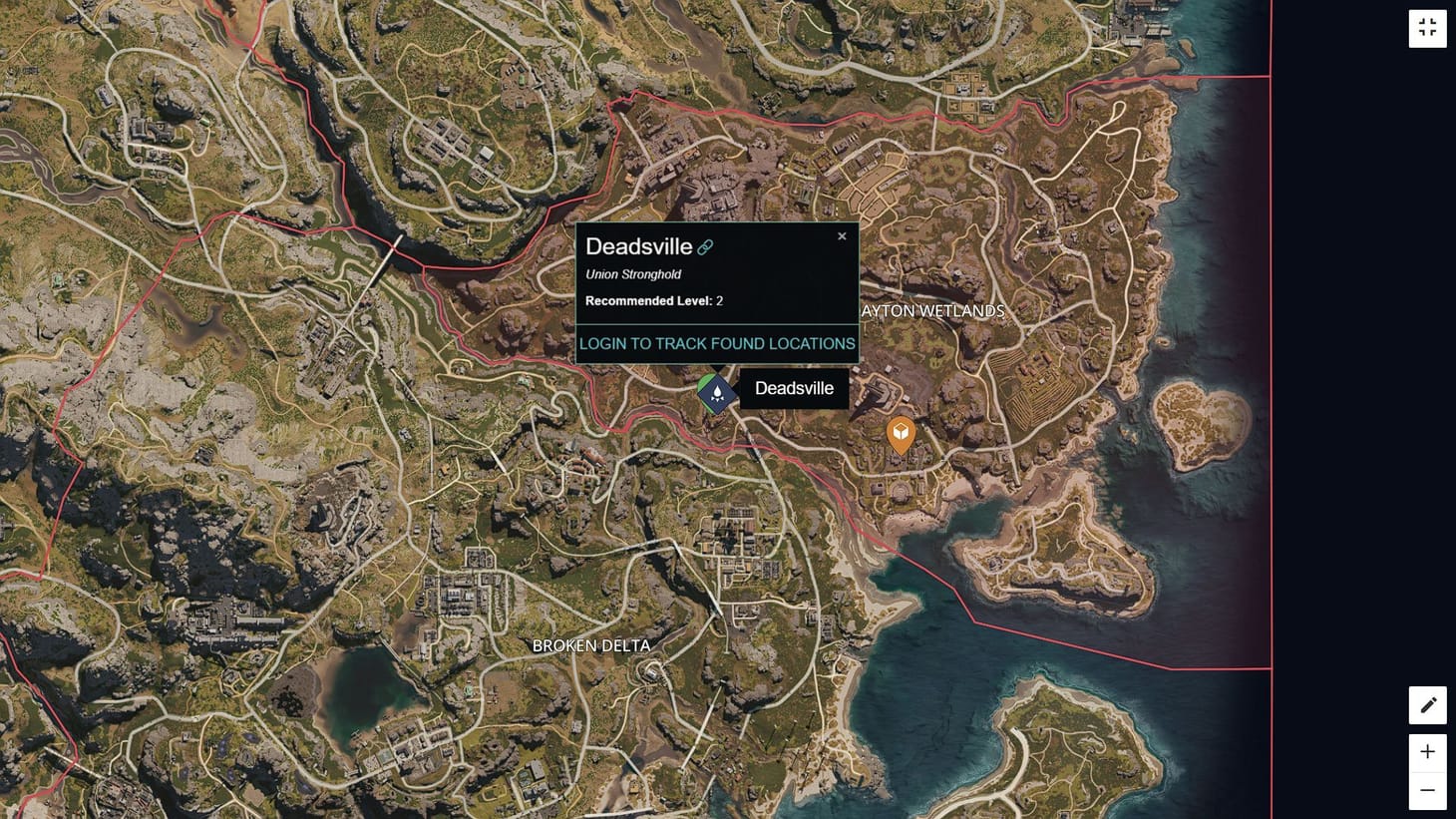Click the Union Stronghold subtitle text
This screenshot has height=819, width=1456.
632,274
